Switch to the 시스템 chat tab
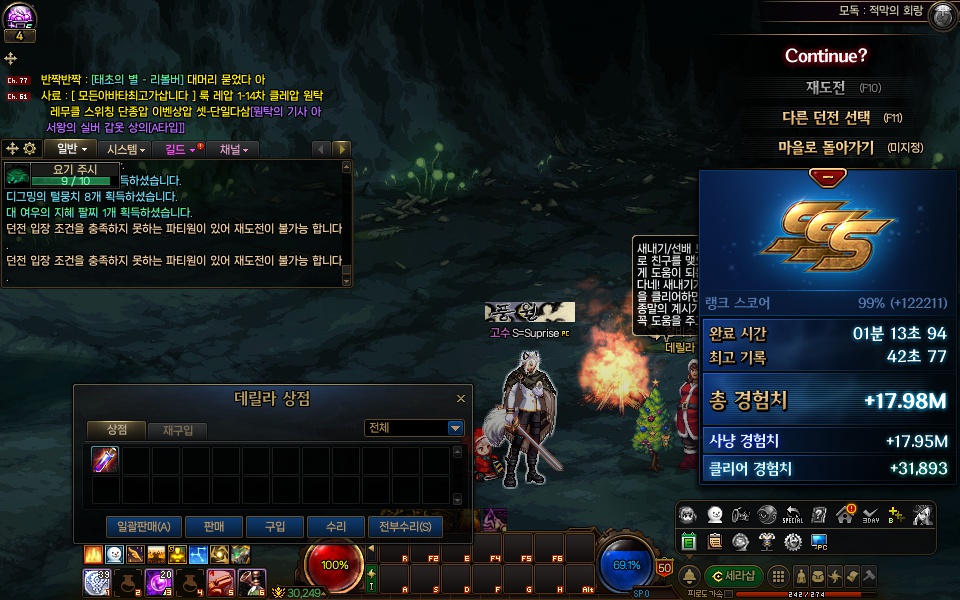The image size is (960, 600). (x=126, y=149)
